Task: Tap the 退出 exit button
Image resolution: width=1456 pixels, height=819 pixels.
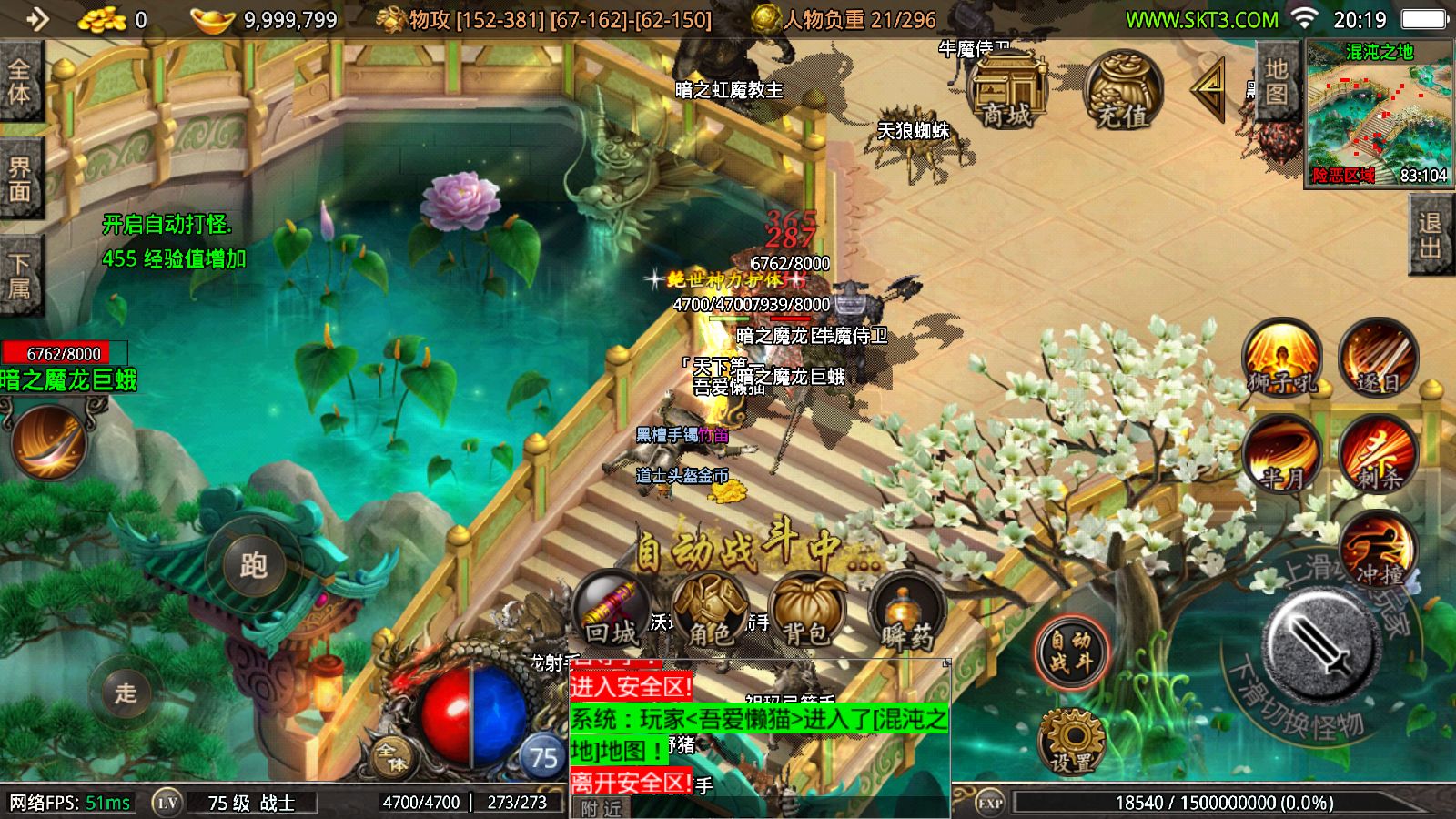Action: (x=1431, y=235)
